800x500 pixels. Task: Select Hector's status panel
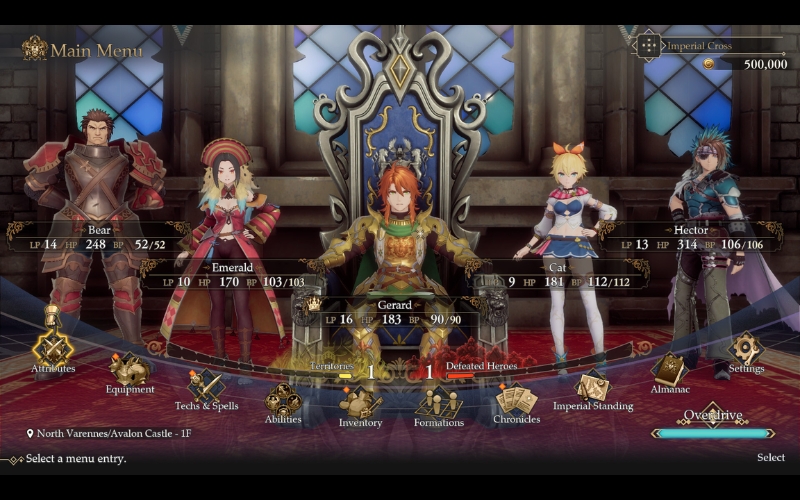690,237
